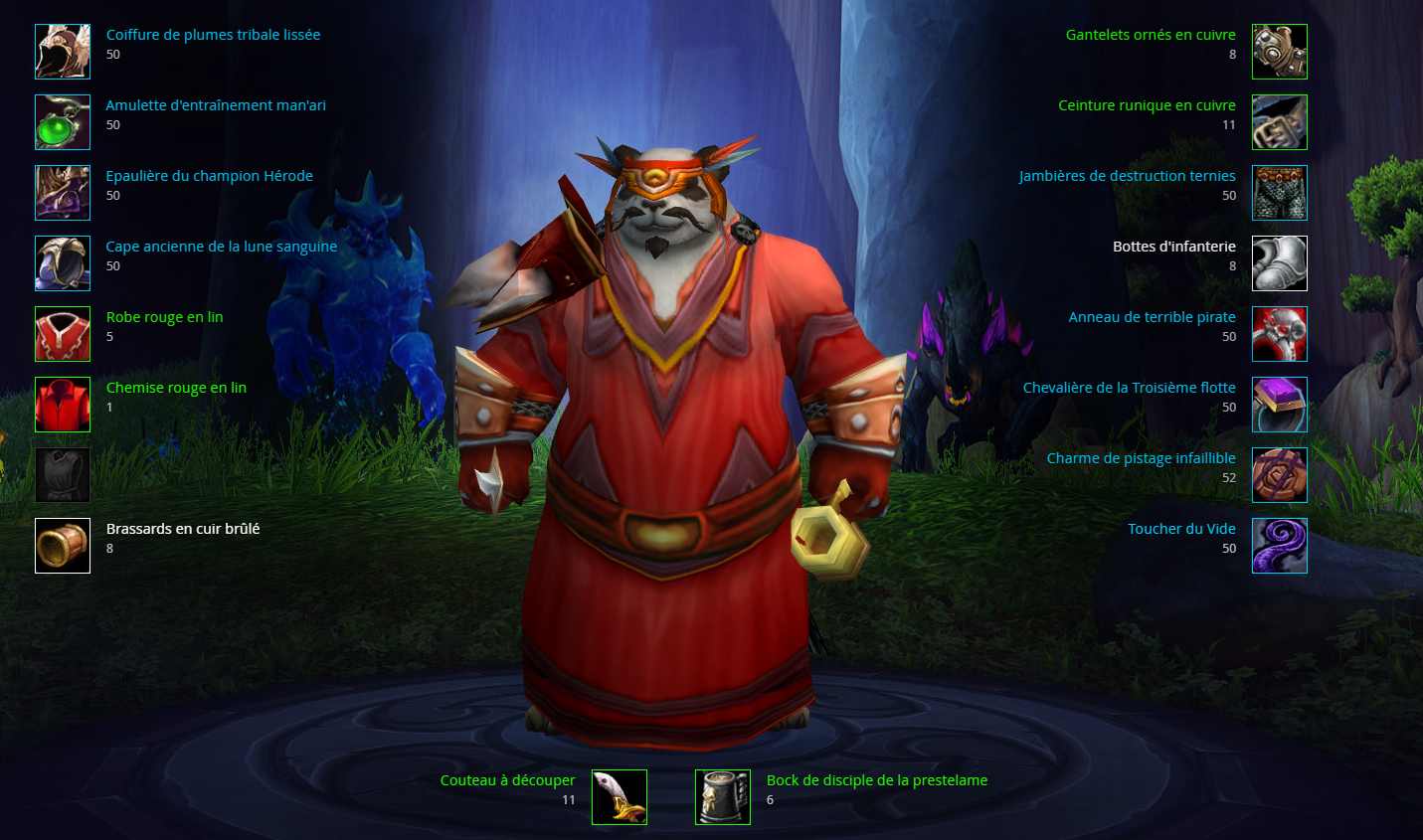The image size is (1423, 840).
Task: Open the Chevalière de la Troisième flotte link
Action: coord(1129,387)
